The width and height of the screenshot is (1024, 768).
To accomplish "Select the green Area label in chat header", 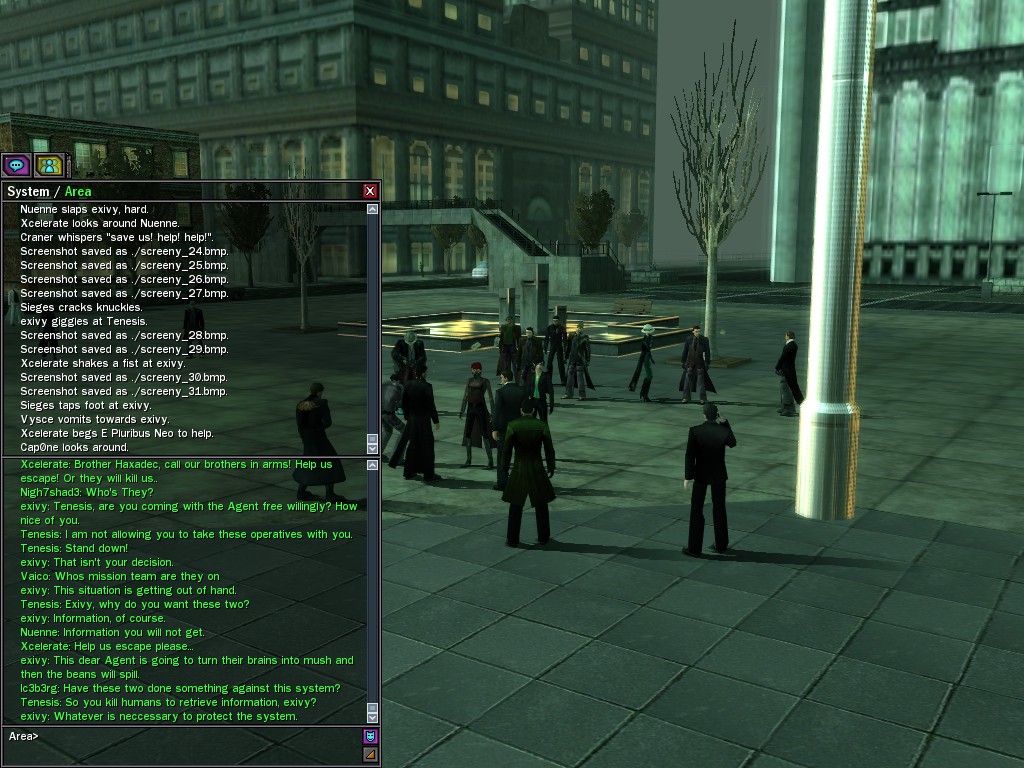I will 78,191.
